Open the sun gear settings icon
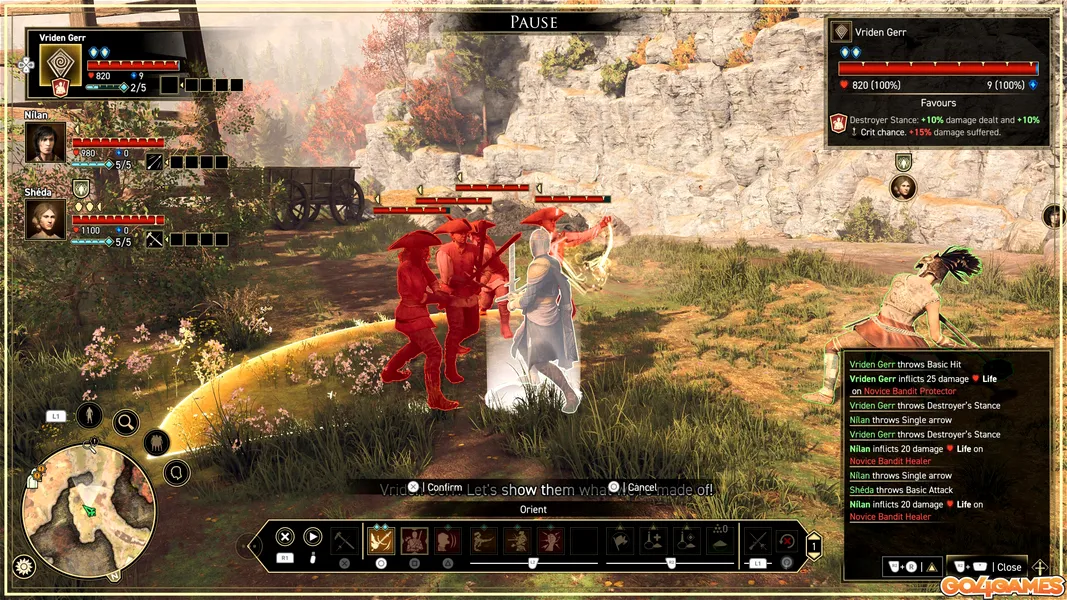The height and width of the screenshot is (600, 1067). tap(21, 566)
